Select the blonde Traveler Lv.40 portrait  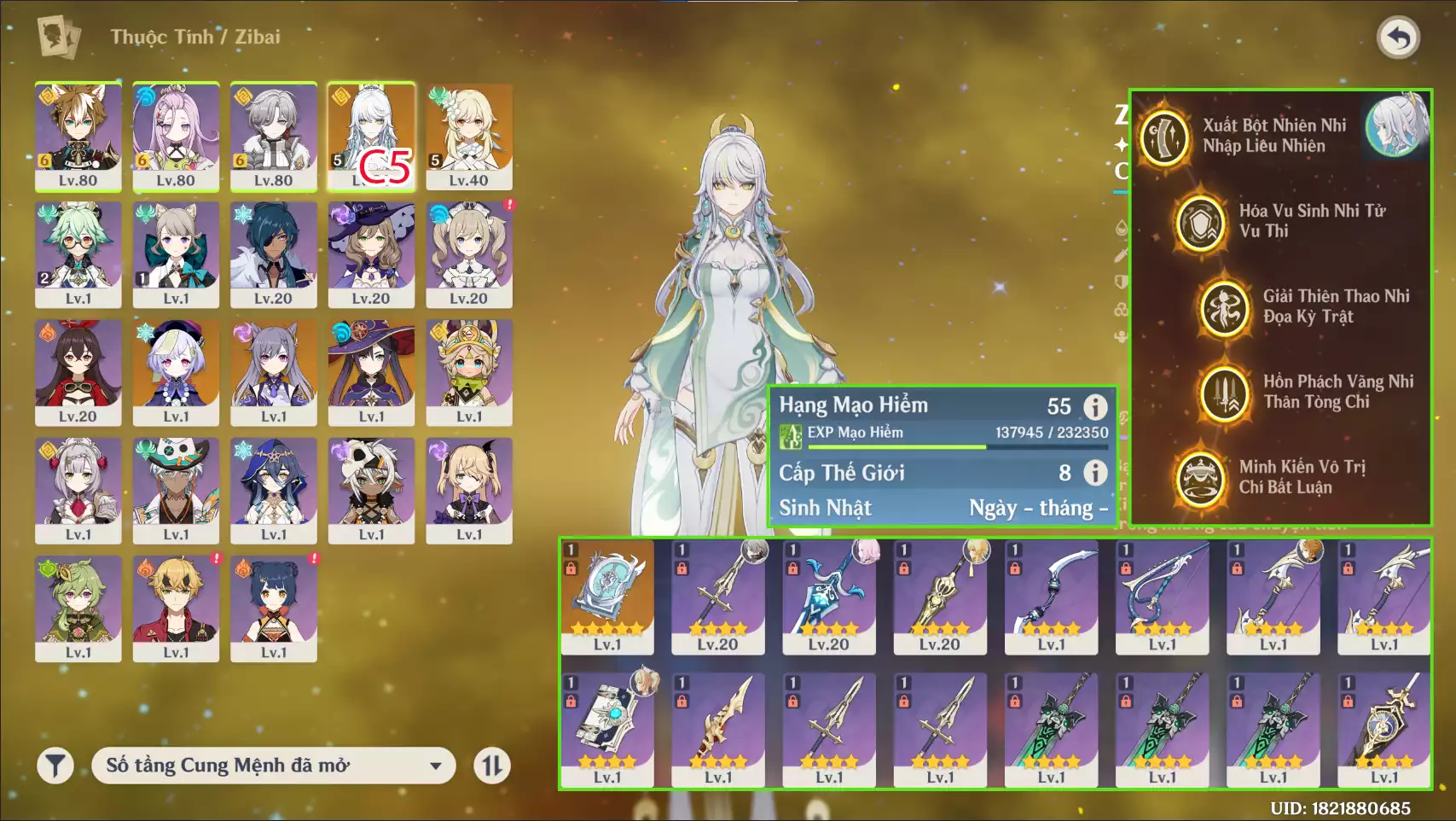(x=469, y=136)
